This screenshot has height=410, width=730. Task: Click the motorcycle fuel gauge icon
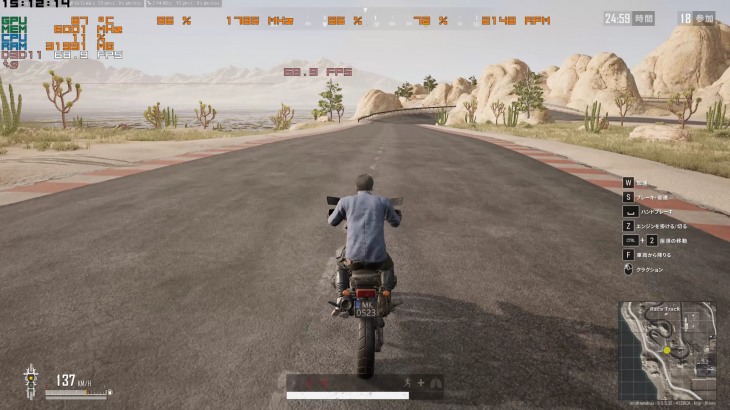coord(31,380)
